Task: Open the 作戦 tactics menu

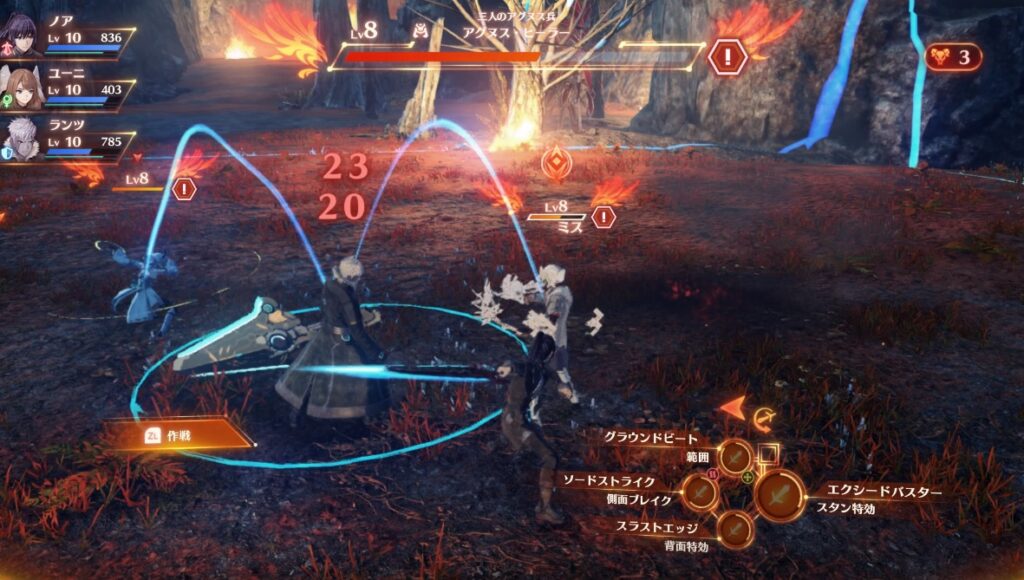Action: (x=179, y=433)
